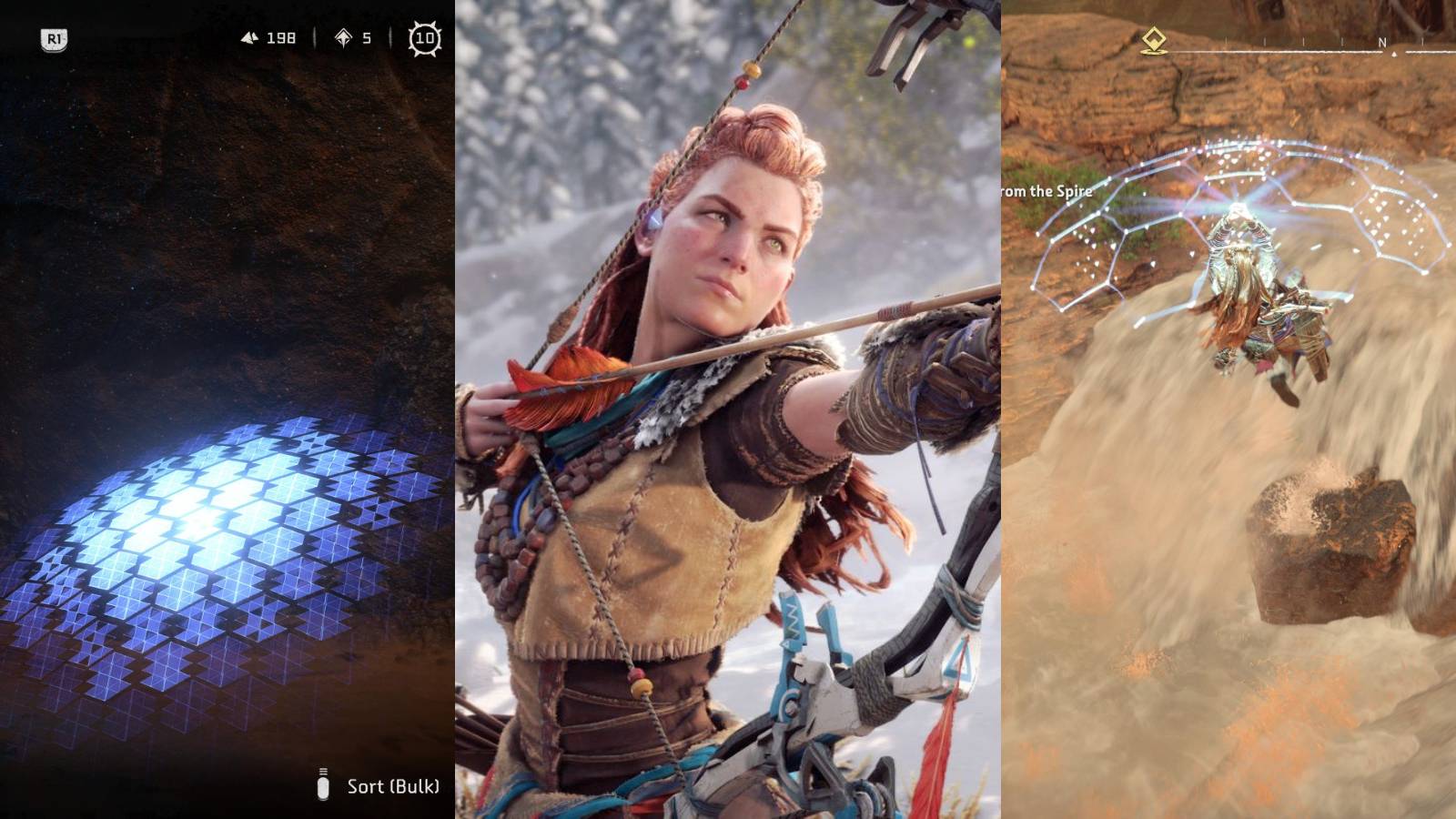Click the white triangle marker under the compass
1456x819 pixels.
[1393, 53]
